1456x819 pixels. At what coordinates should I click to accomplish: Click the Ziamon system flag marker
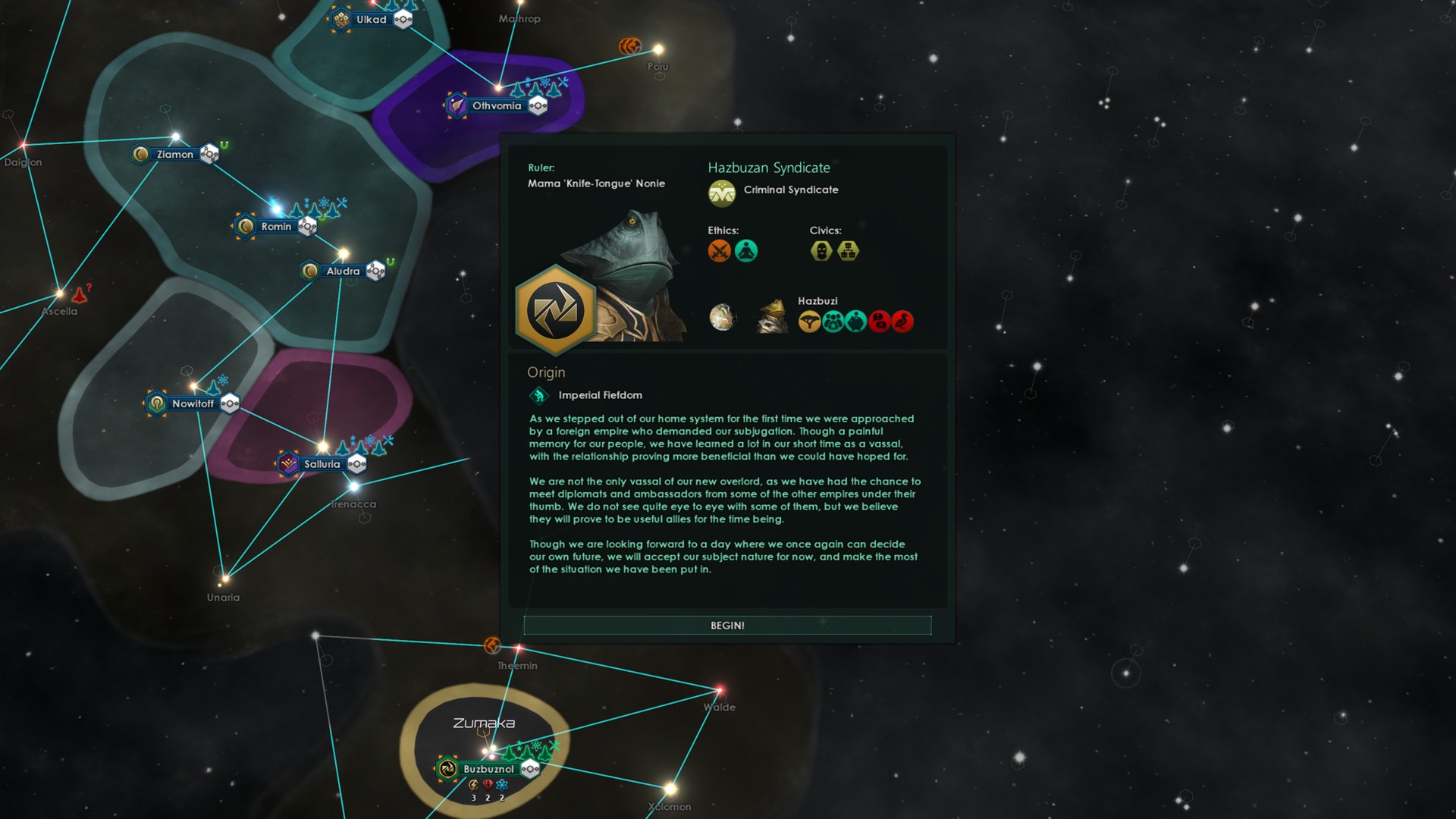click(141, 153)
